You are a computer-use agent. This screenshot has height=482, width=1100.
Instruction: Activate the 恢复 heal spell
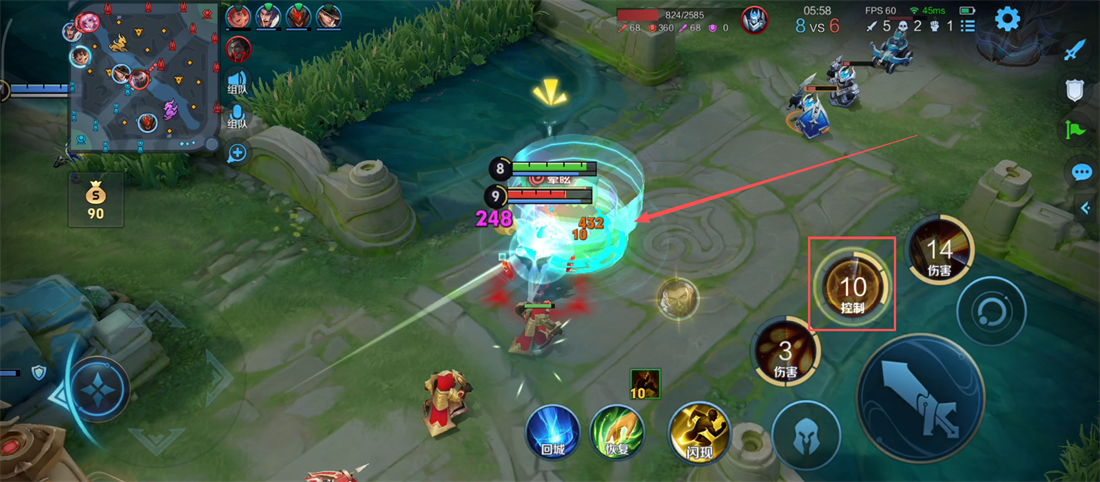point(615,431)
